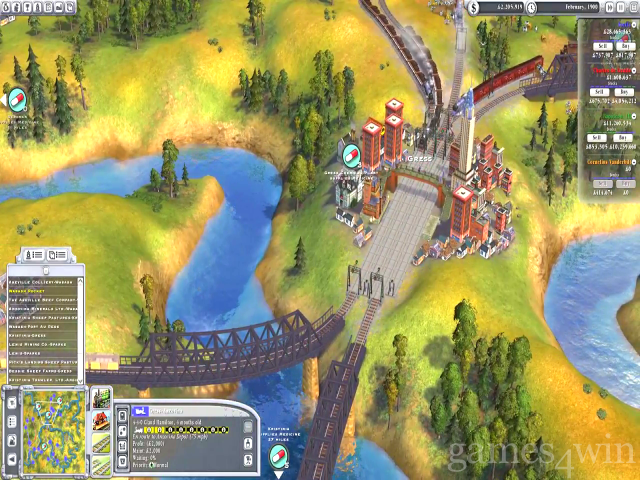Click the Gress station map marker icon
Image resolution: width=640 pixels, height=480 pixels.
click(352, 154)
